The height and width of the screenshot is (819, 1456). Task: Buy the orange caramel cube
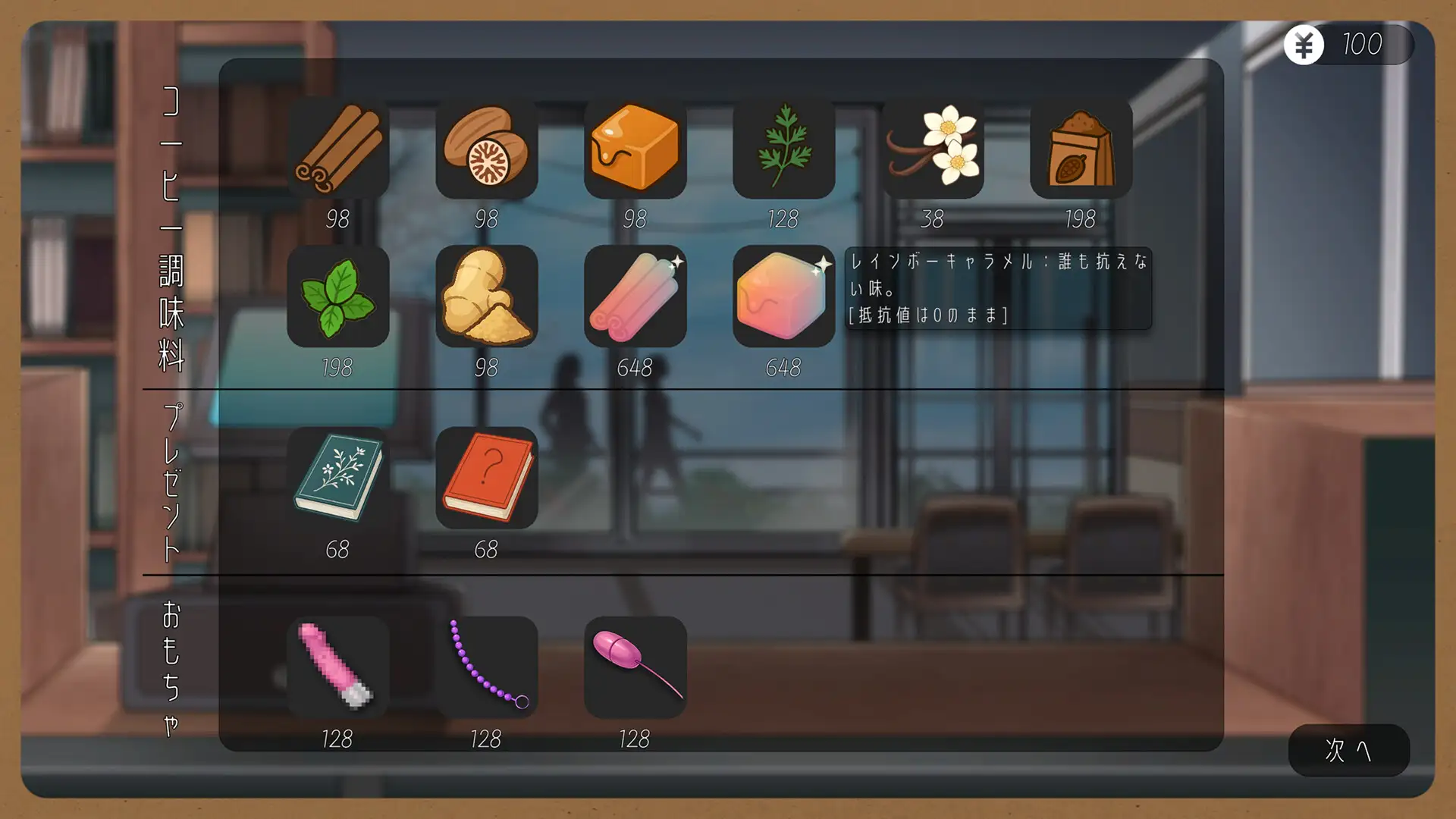pyautogui.click(x=636, y=149)
